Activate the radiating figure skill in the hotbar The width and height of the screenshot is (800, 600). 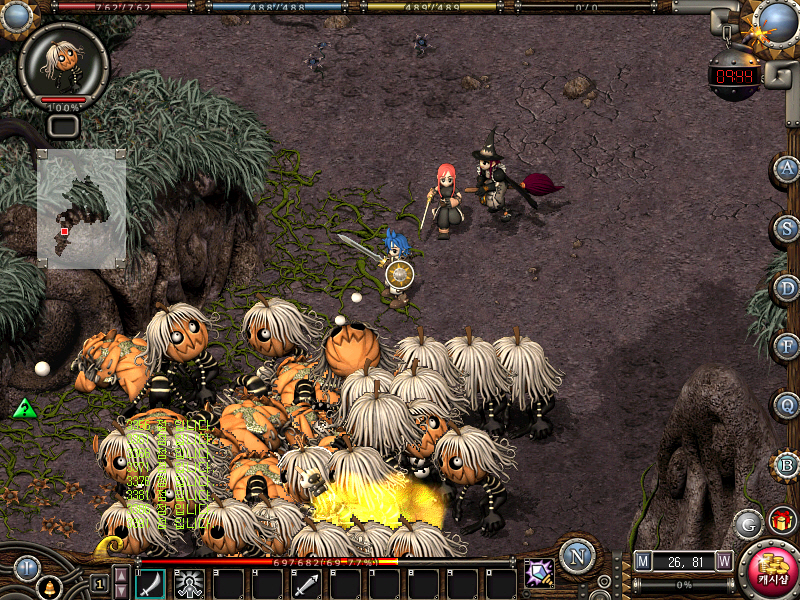189,584
